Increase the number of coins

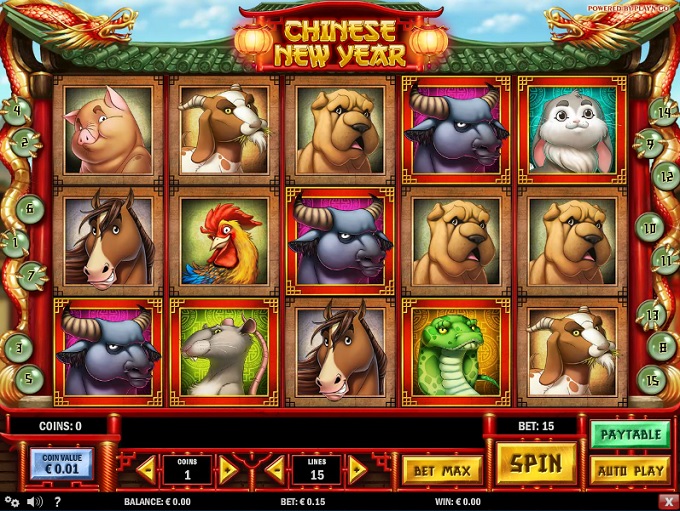pyautogui.click(x=228, y=469)
